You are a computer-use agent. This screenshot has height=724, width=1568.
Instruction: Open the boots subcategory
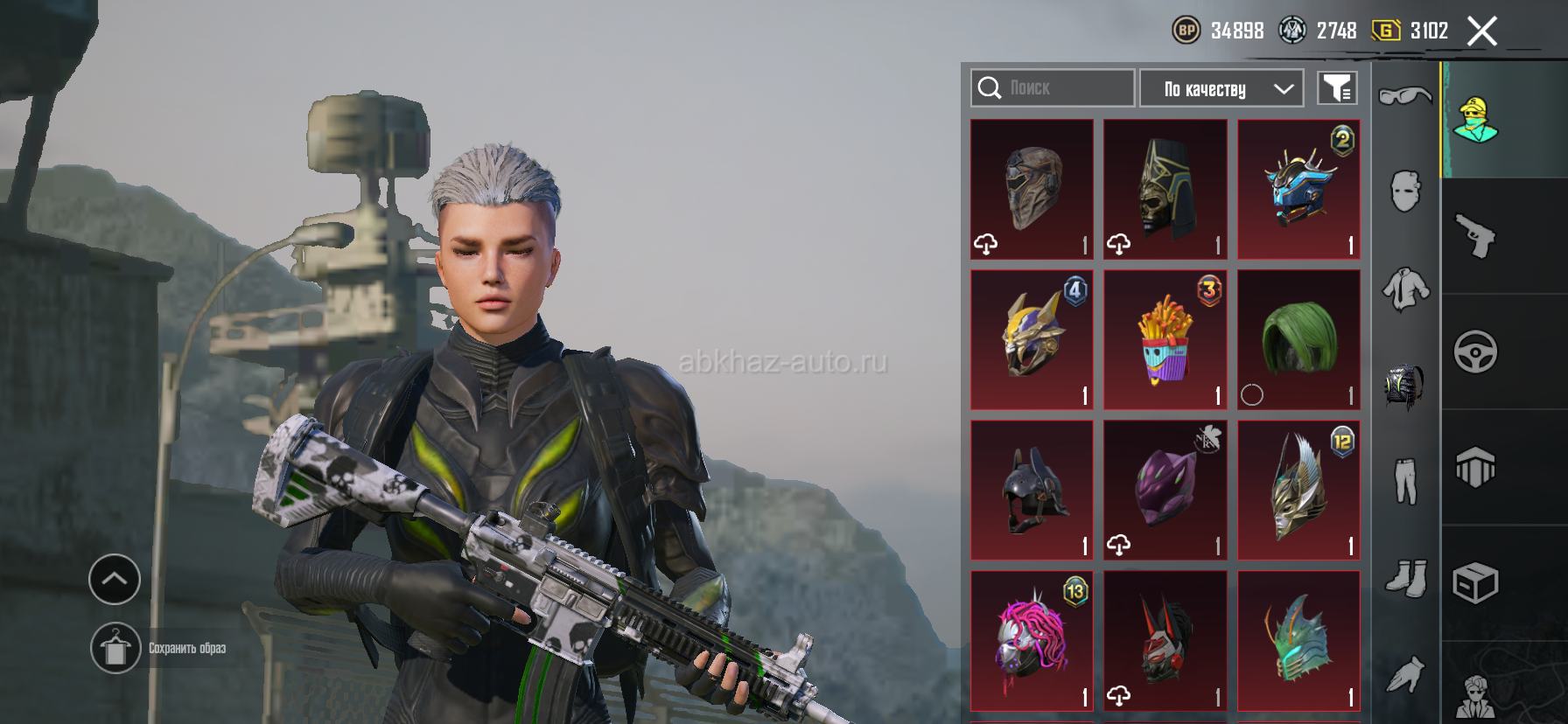1405,577
